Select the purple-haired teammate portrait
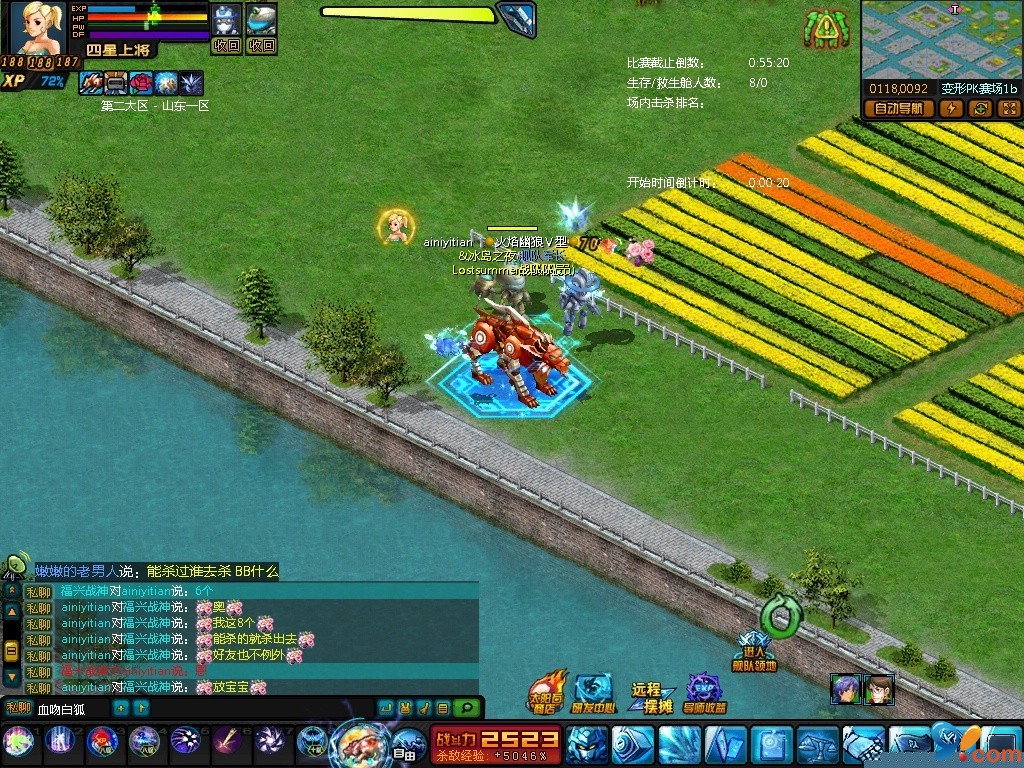Viewport: 1024px width, 768px height. [x=845, y=689]
